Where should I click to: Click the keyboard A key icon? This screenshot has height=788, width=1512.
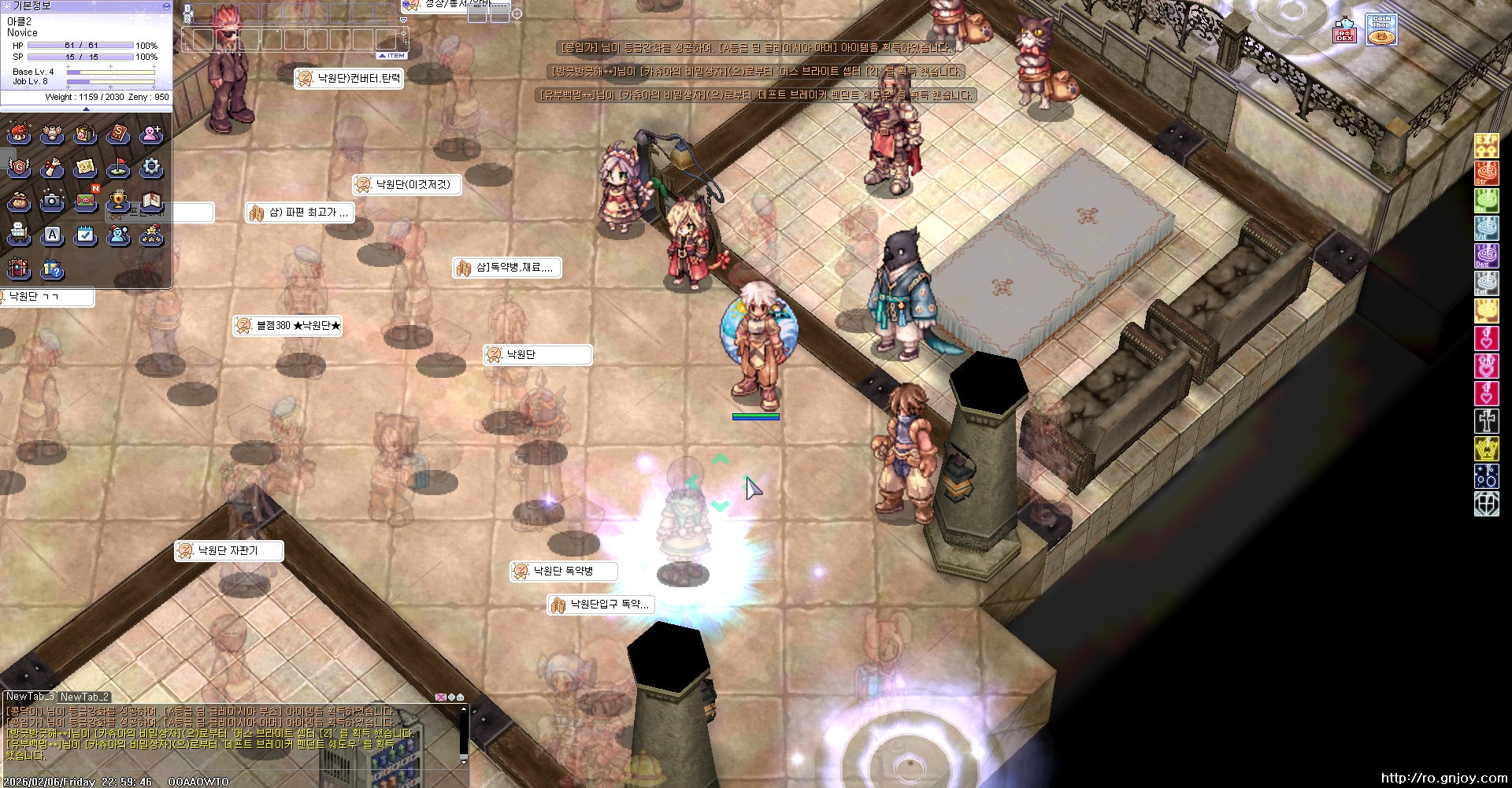pos(52,235)
